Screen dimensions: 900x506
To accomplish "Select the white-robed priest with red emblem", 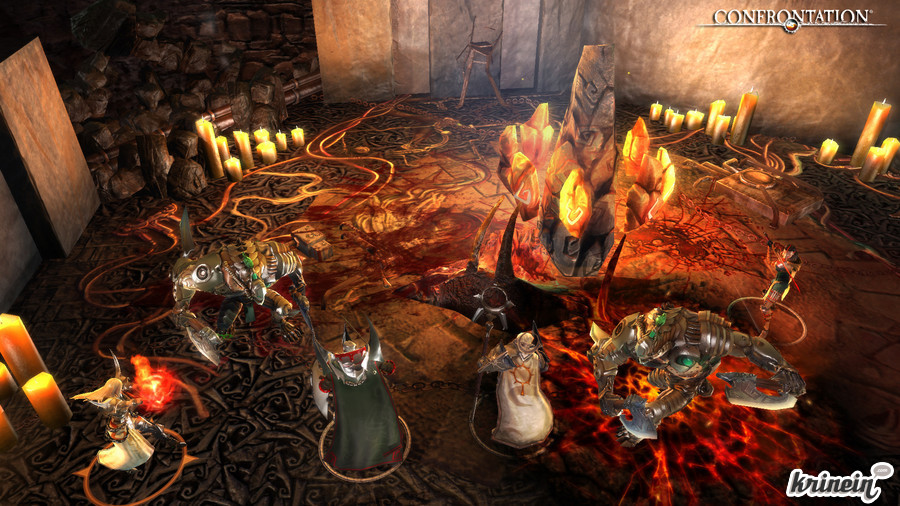I will (520, 392).
